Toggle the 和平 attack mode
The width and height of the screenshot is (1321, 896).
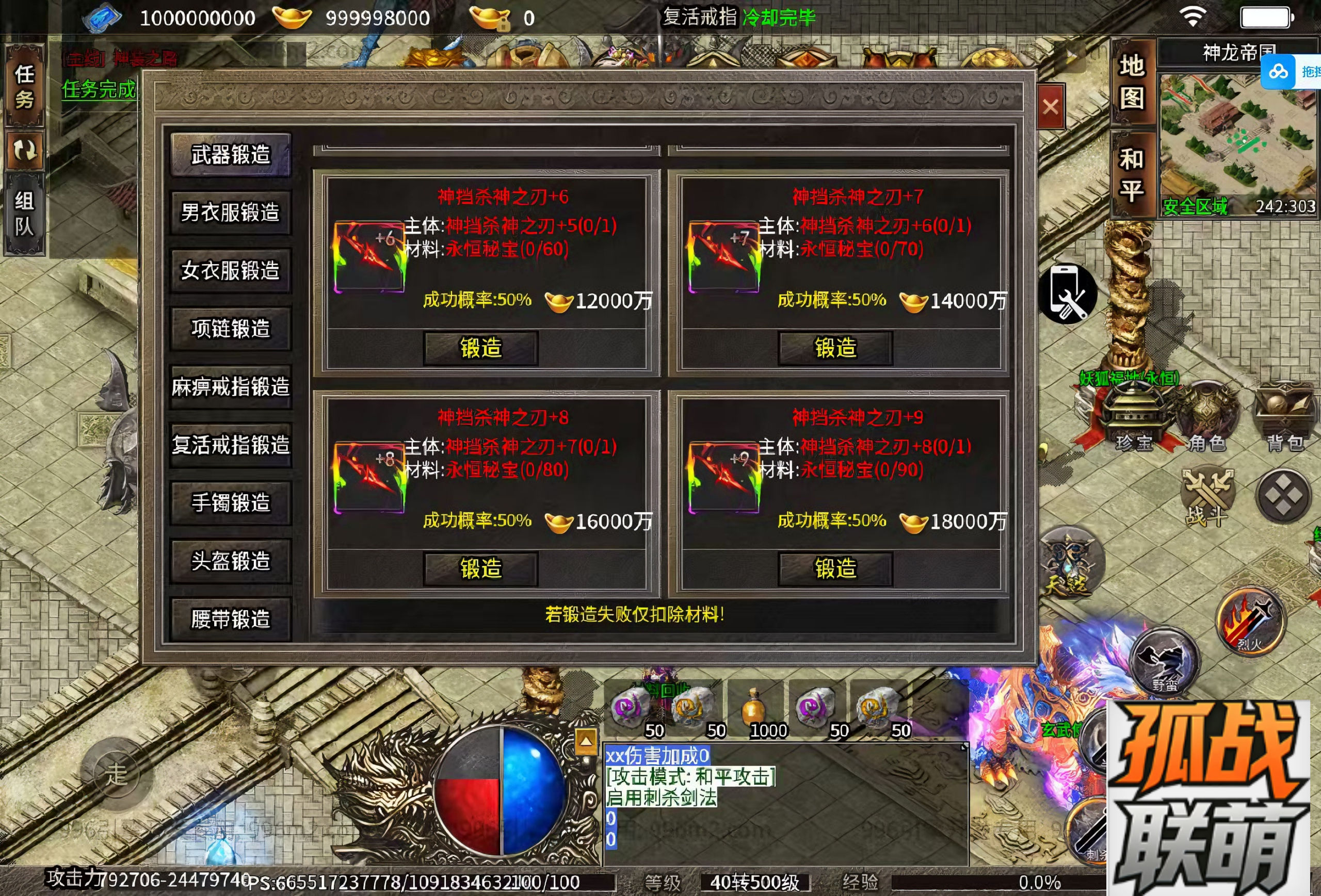pyautogui.click(x=1132, y=174)
